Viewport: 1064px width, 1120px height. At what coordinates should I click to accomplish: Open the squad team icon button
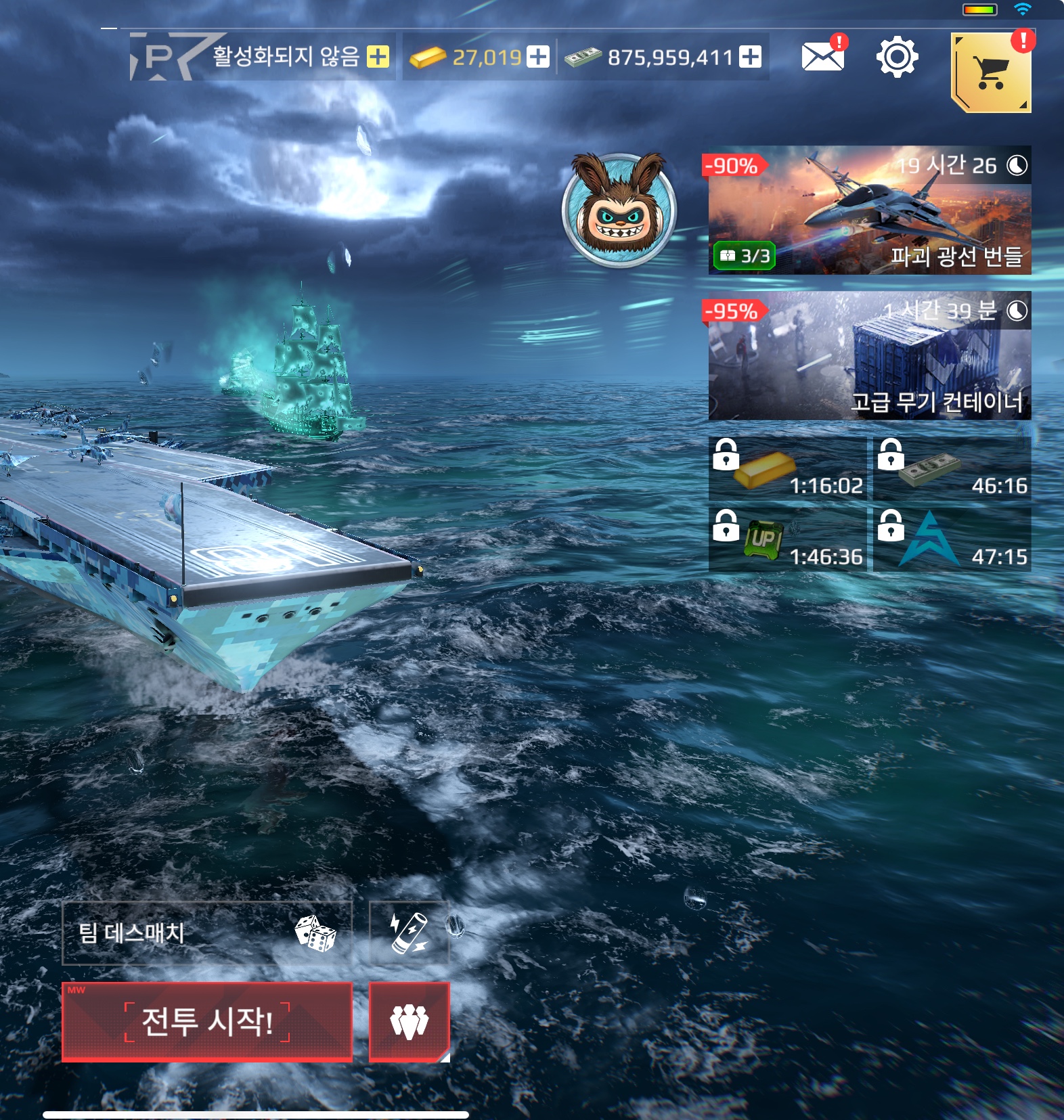(409, 1021)
